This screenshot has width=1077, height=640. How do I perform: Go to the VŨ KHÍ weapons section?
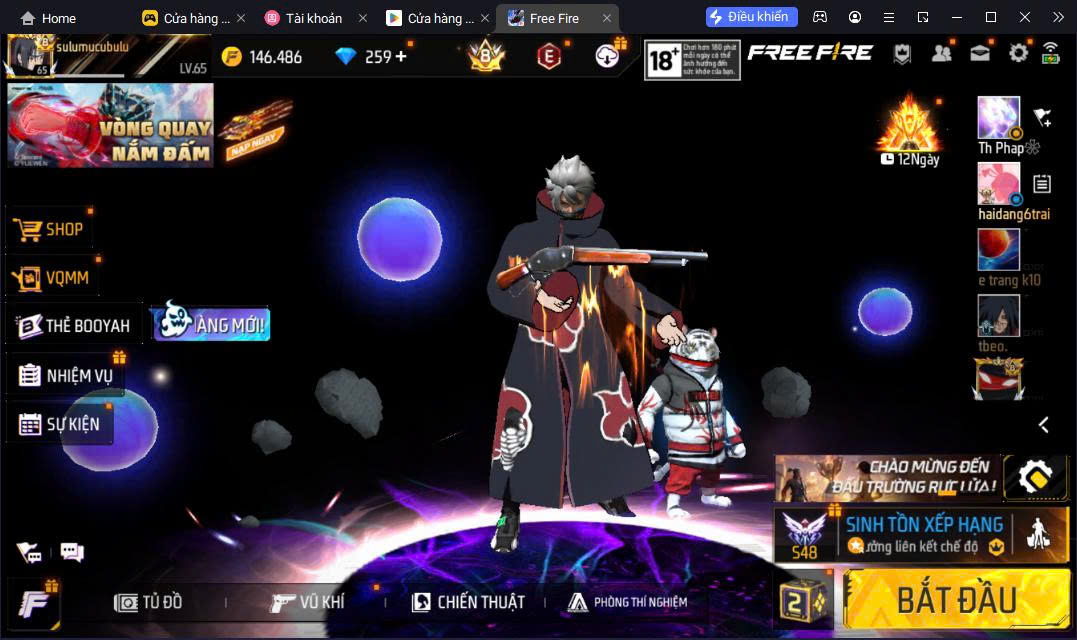[x=308, y=602]
